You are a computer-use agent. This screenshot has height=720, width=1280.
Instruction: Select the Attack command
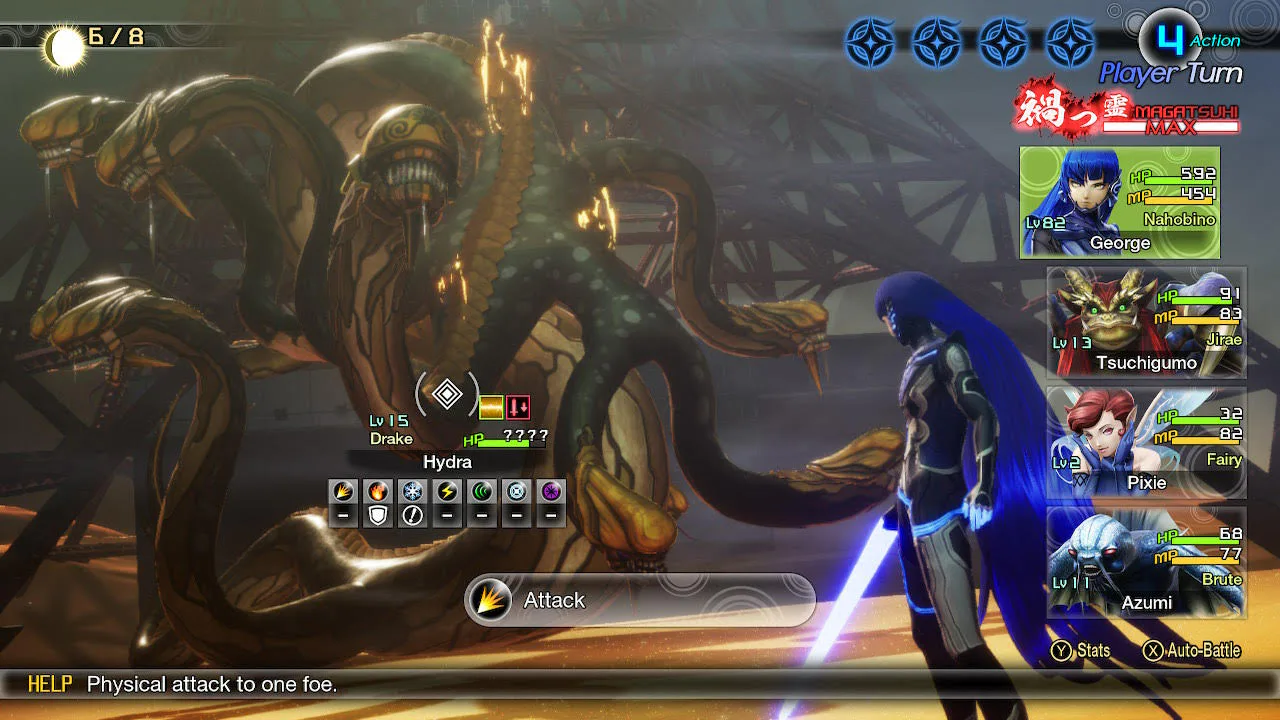[x=640, y=600]
